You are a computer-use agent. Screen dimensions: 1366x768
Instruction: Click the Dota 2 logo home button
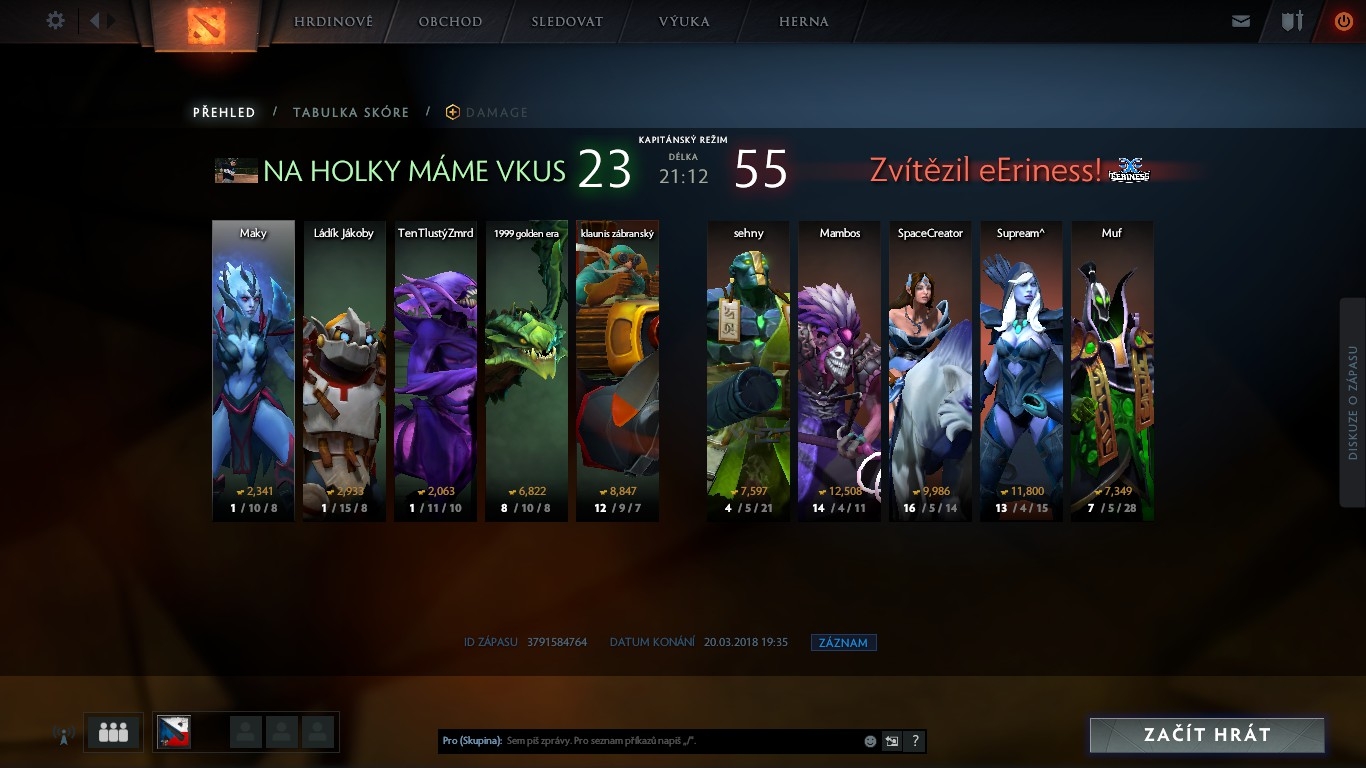[x=207, y=24]
